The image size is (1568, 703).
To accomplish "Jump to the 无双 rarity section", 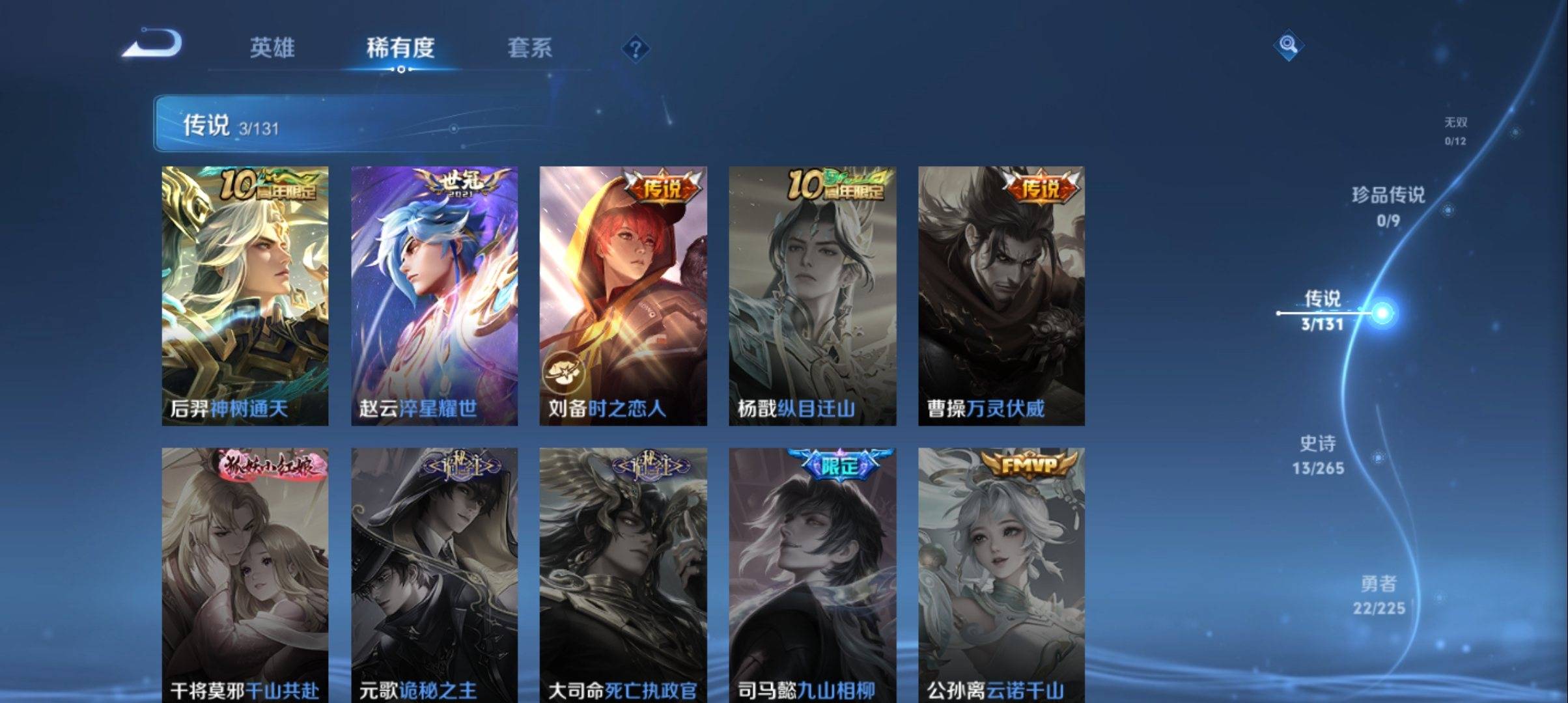I will pyautogui.click(x=1455, y=130).
